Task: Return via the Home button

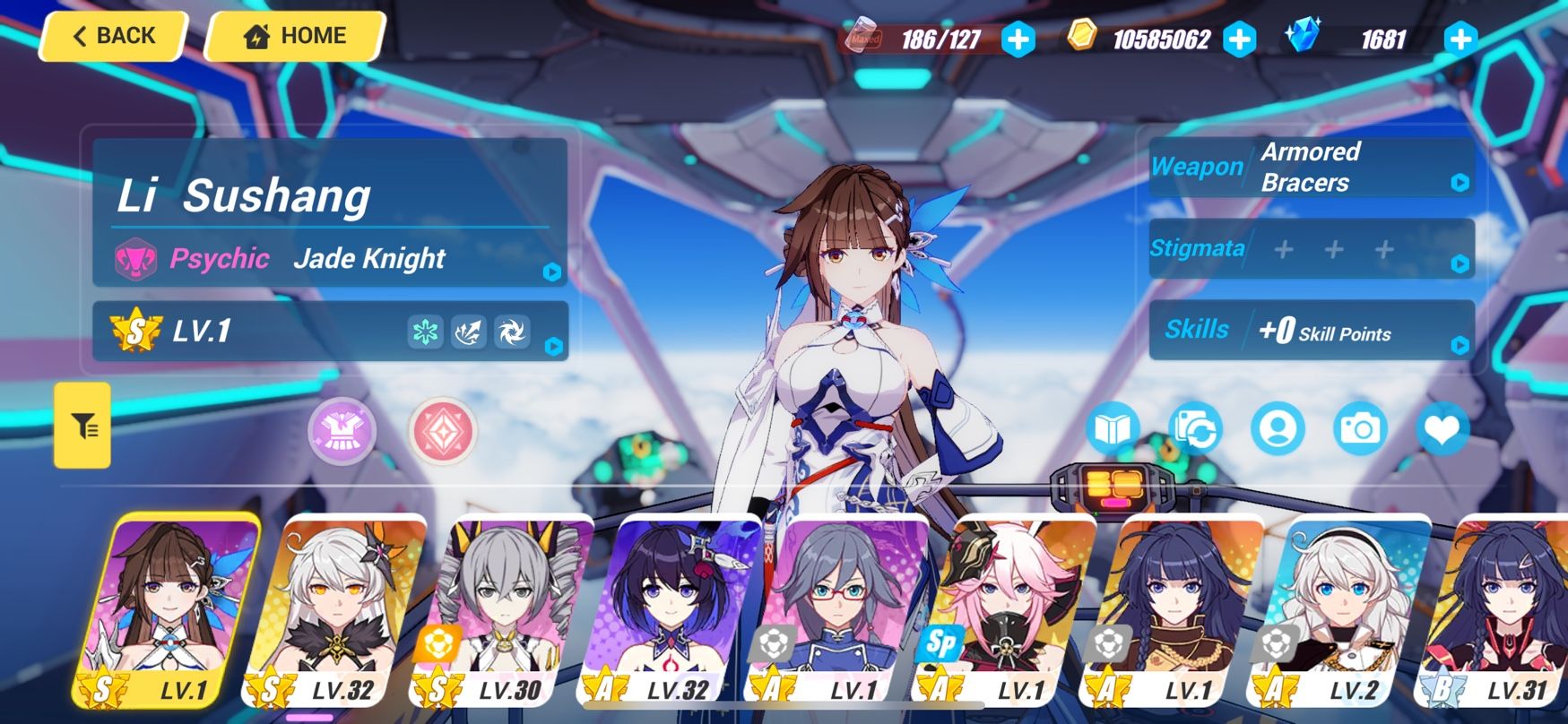Action: tap(296, 35)
